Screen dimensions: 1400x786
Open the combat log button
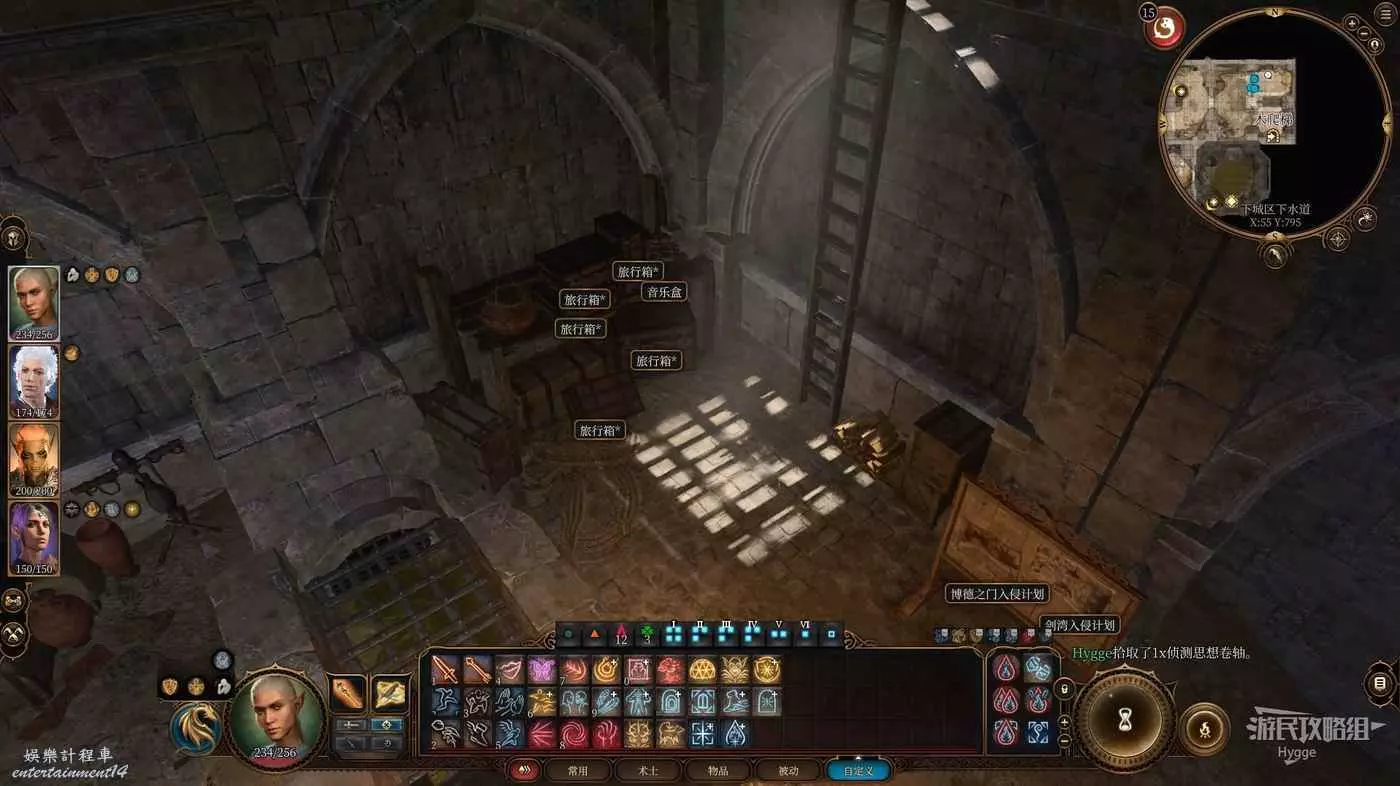click(1380, 684)
